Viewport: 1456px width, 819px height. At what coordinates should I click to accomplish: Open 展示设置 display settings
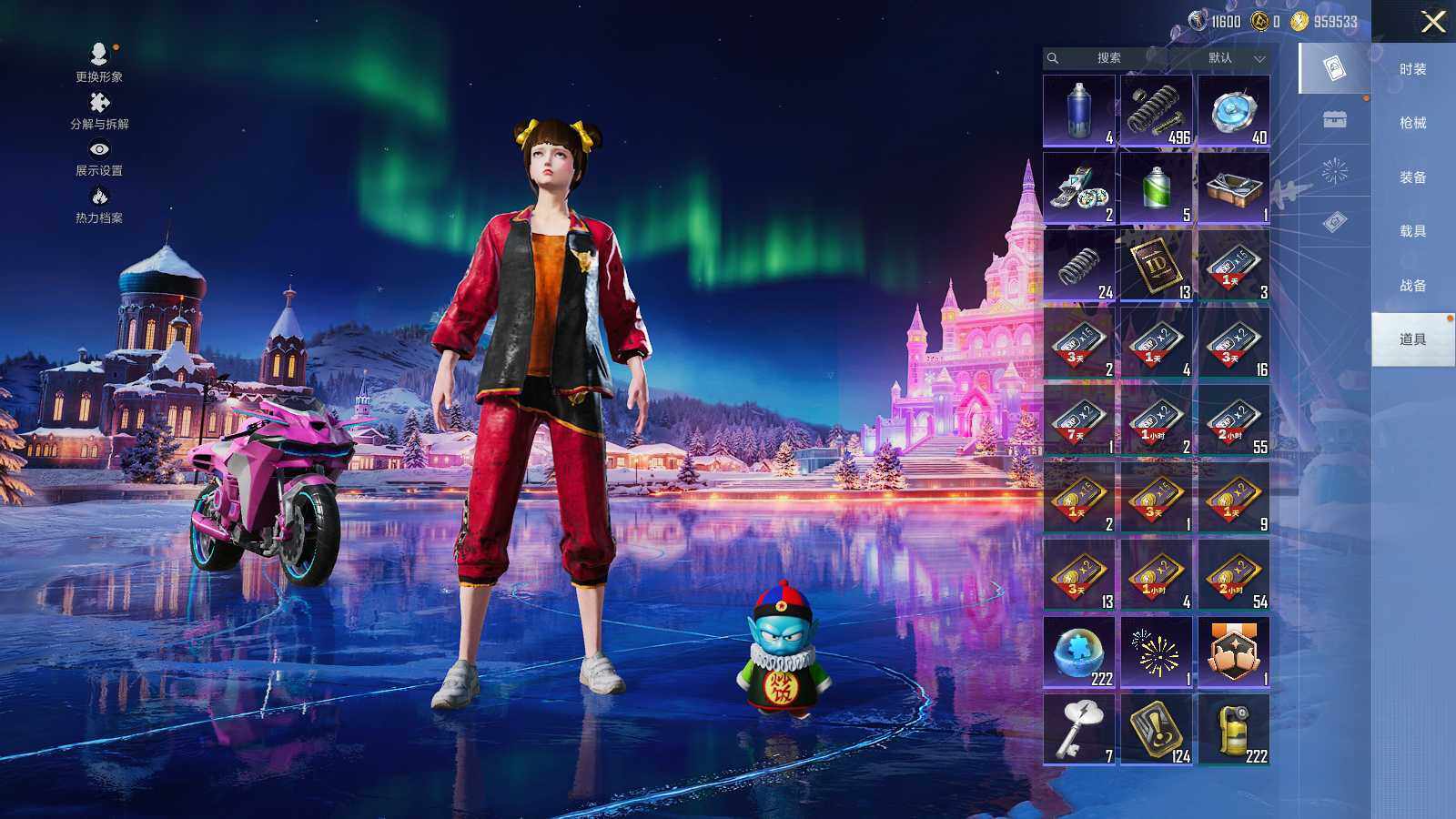pyautogui.click(x=99, y=157)
